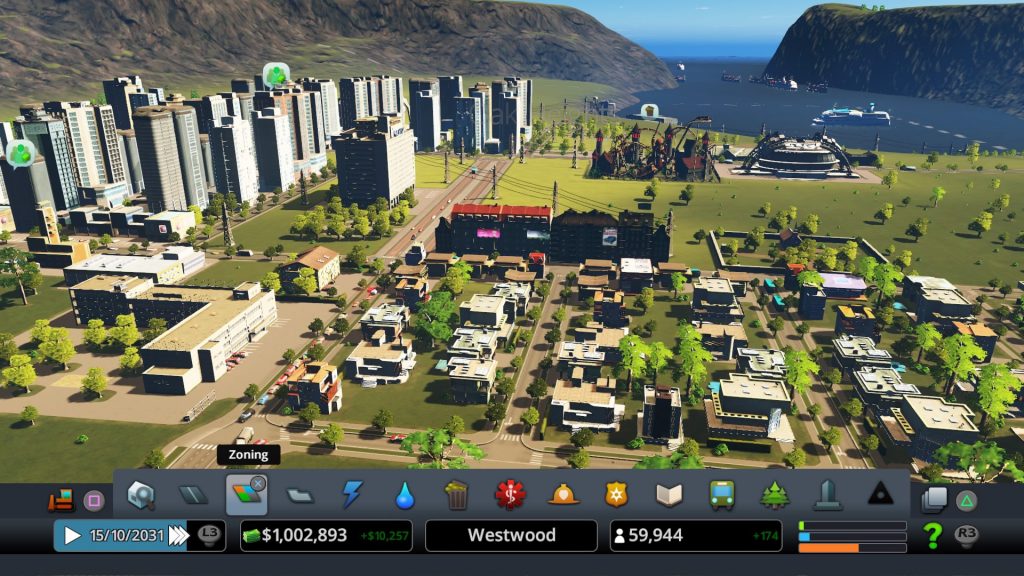Image resolution: width=1024 pixels, height=576 pixels.
Task: Open the bulldozer tool
Action: (x=61, y=499)
